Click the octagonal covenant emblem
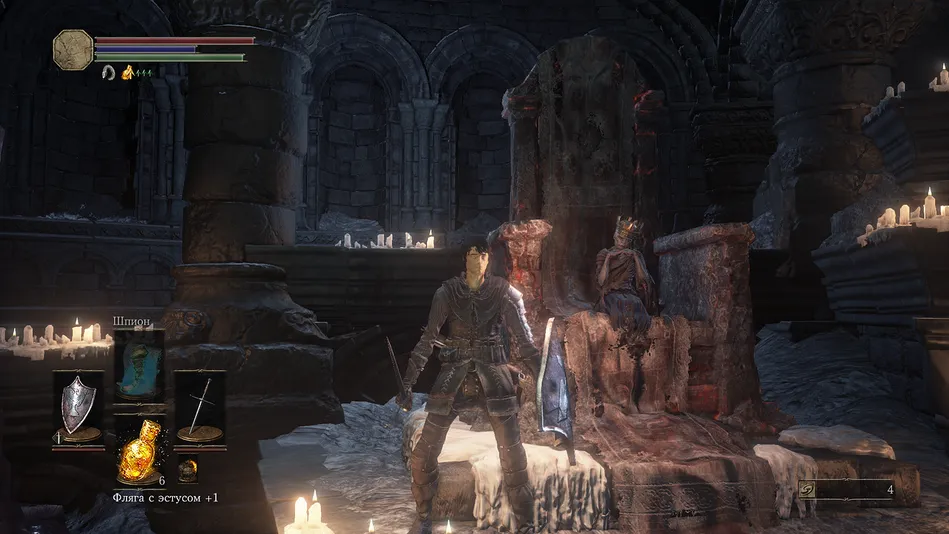Viewport: 949px width, 534px height. coord(72,49)
